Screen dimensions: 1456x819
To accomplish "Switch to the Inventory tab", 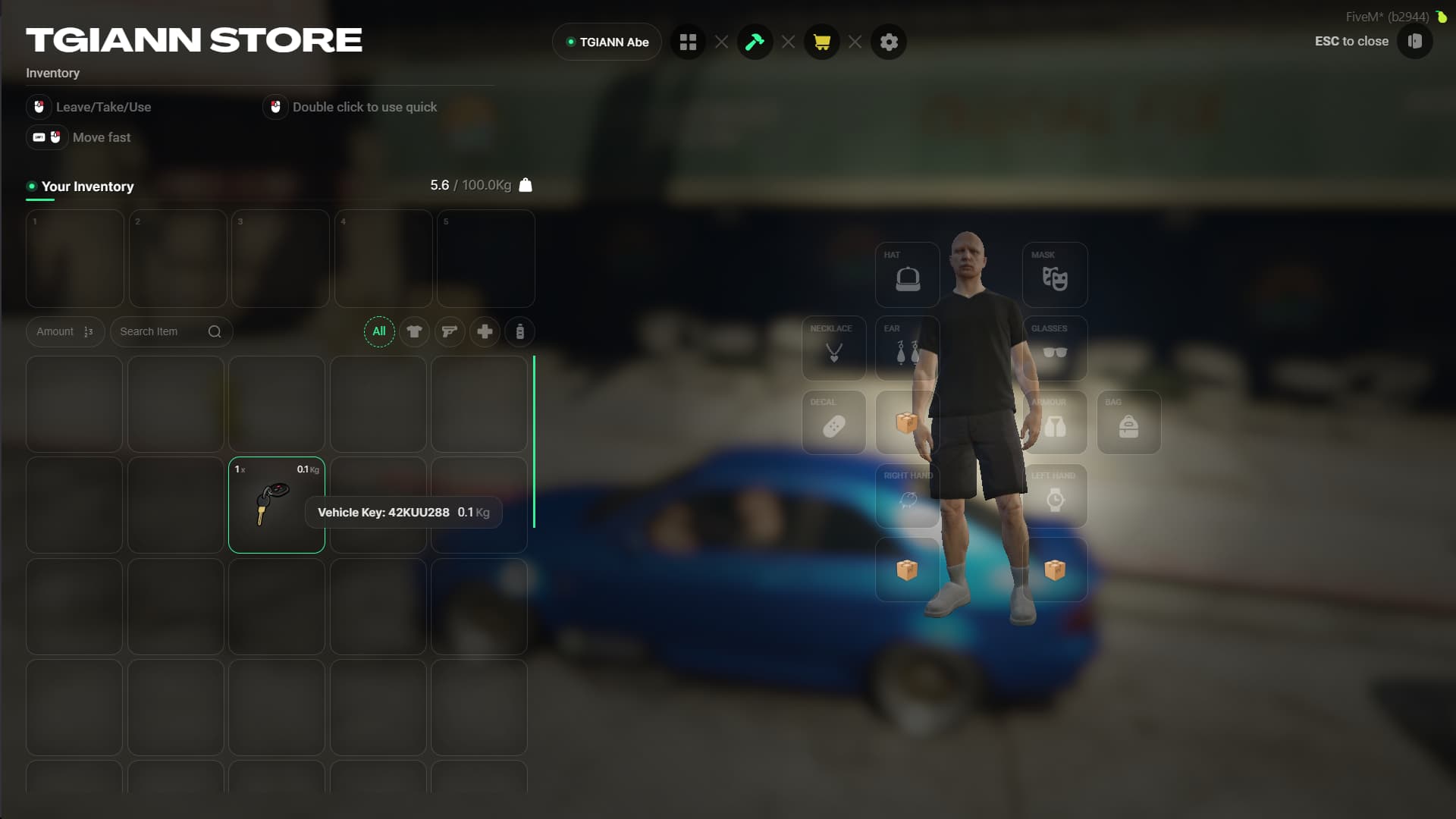I will coord(52,73).
